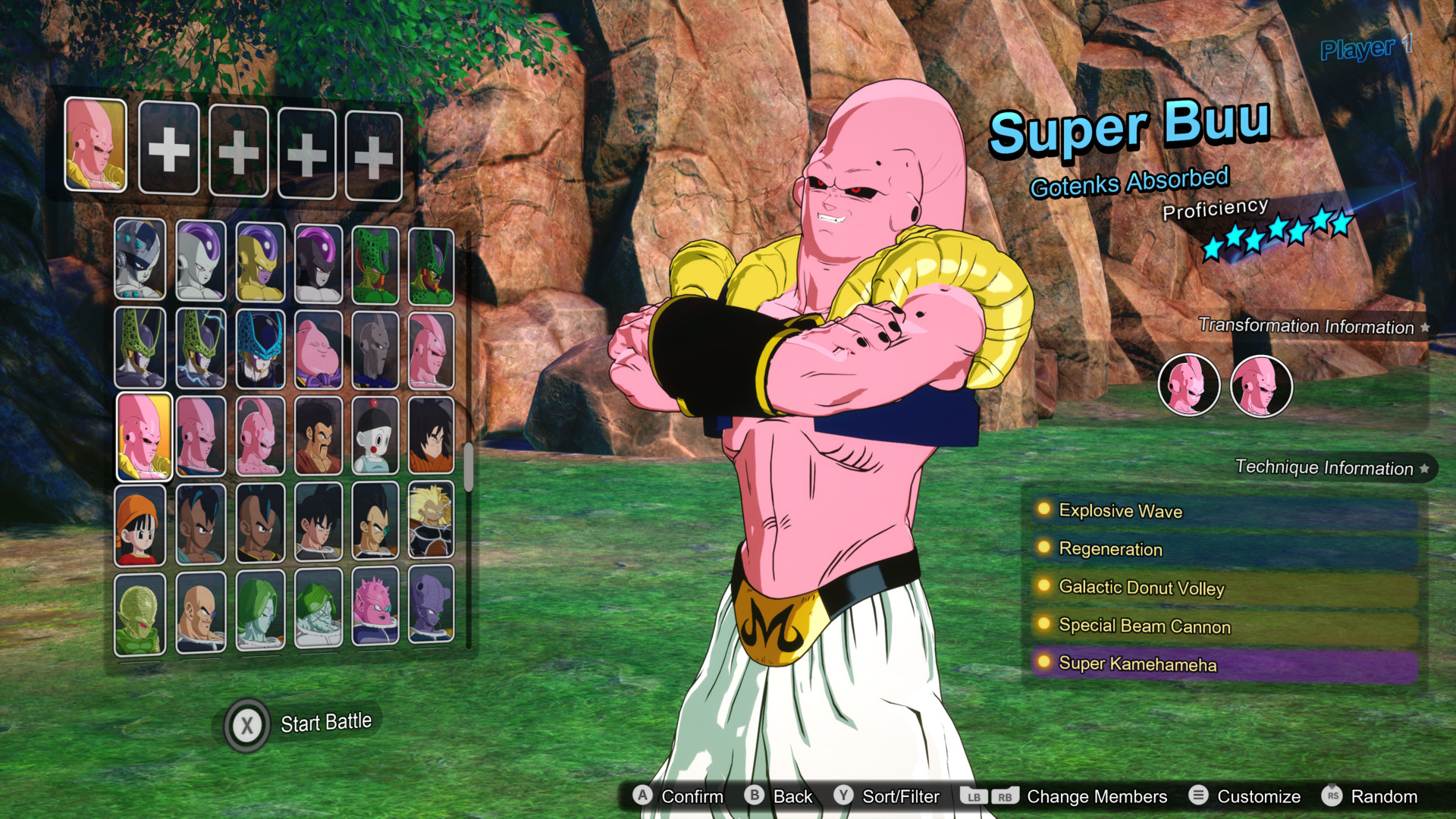Select the Golden Frieza character portrait
The image size is (1456, 819).
260,261
